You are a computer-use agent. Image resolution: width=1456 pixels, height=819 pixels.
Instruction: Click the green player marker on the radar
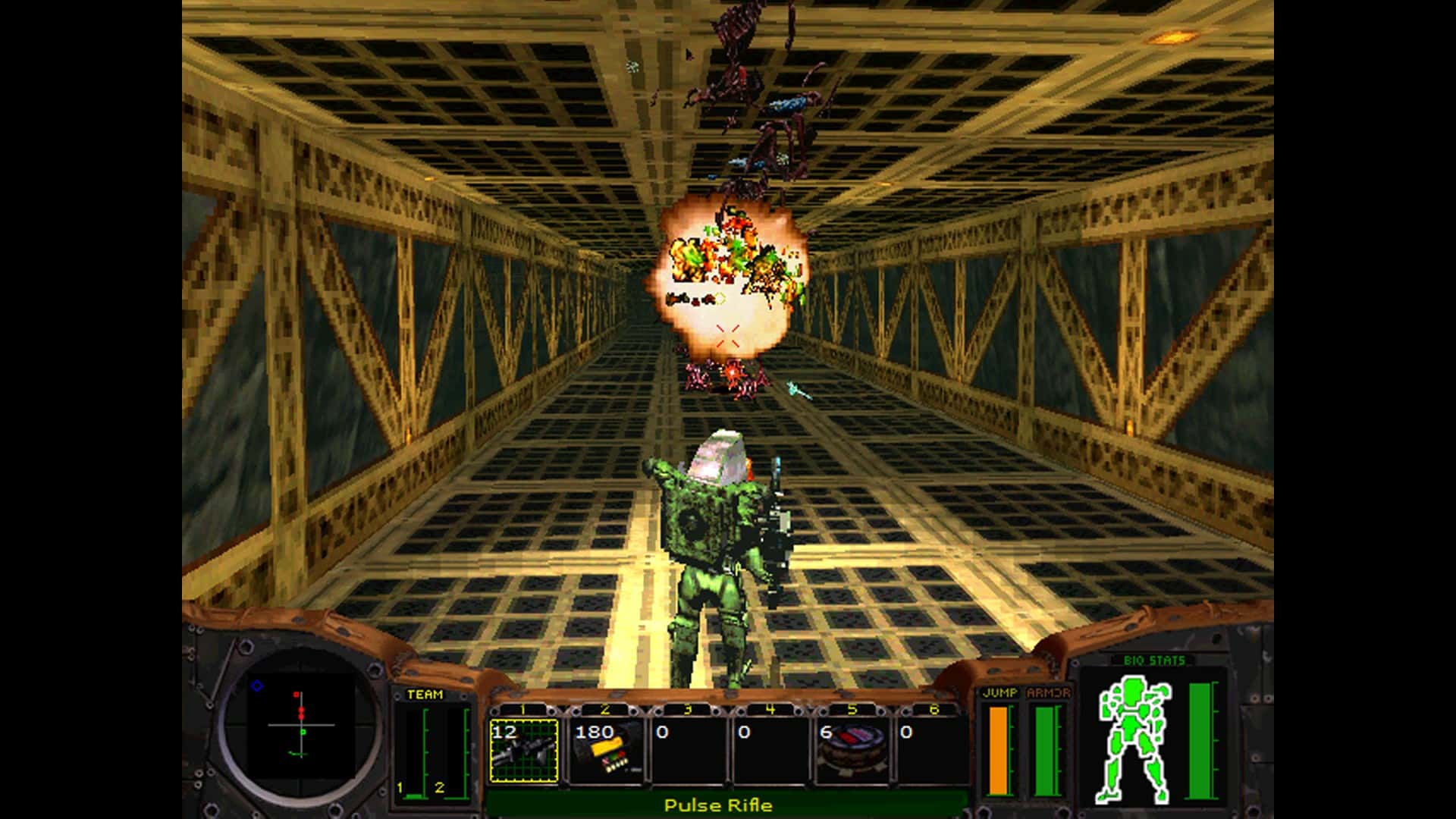point(302,732)
